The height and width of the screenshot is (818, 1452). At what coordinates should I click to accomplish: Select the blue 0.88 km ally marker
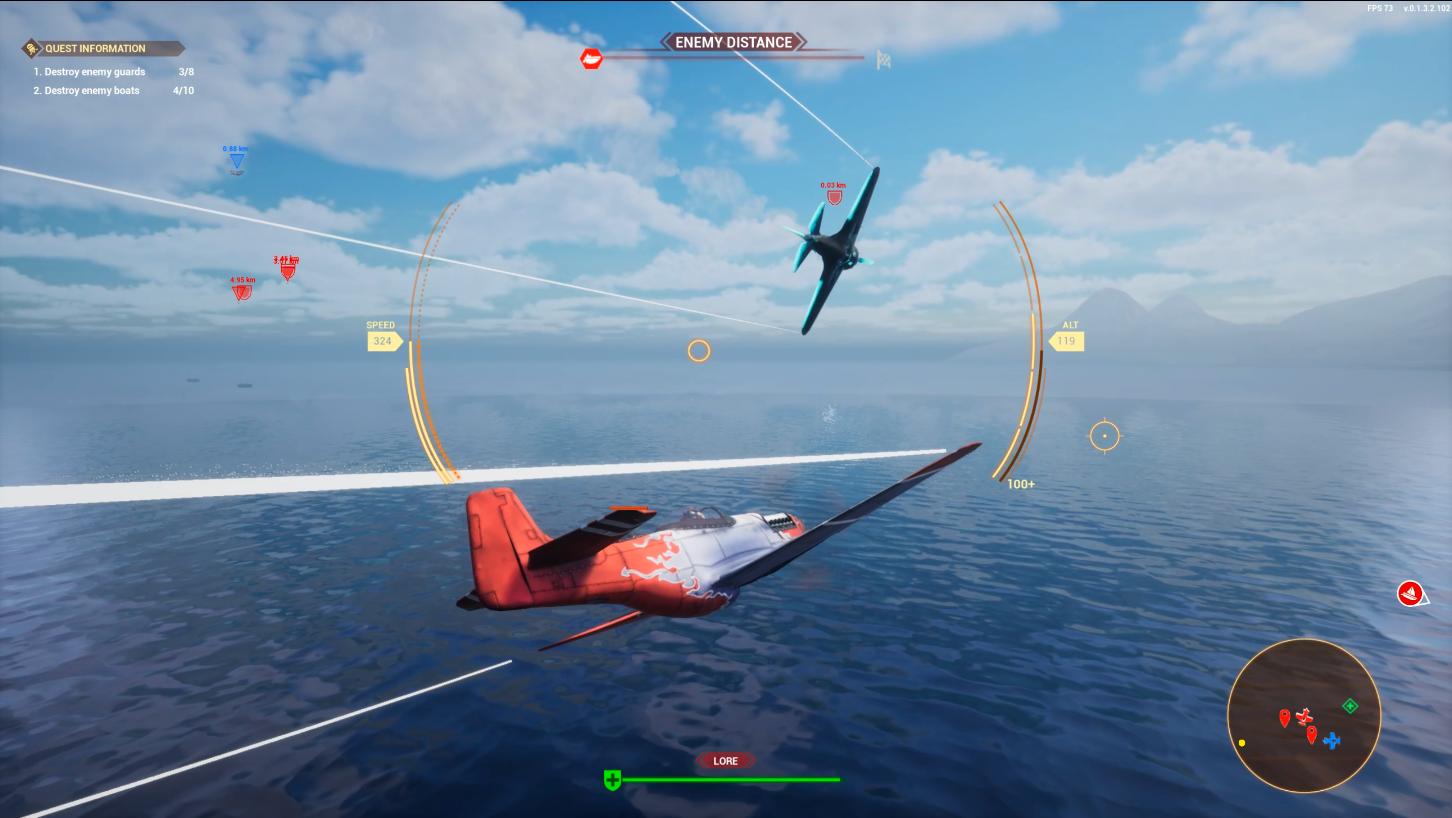236,160
